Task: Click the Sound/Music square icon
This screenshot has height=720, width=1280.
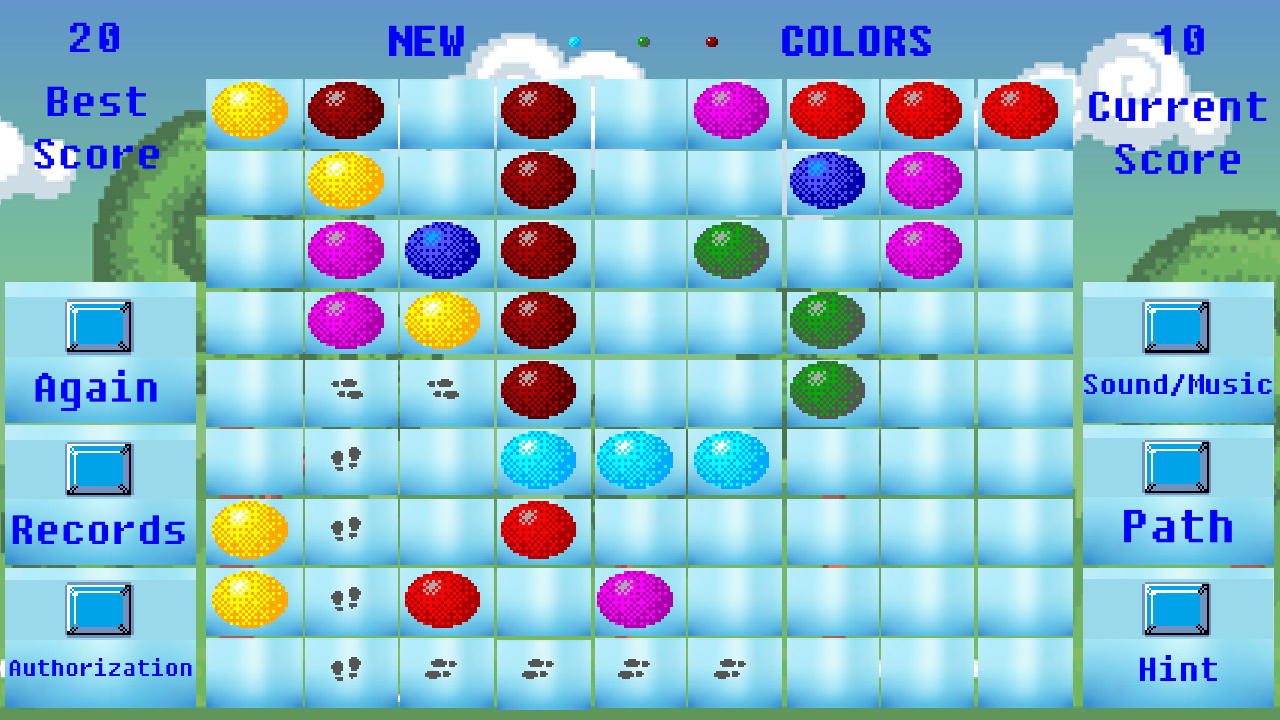Action: point(1177,326)
